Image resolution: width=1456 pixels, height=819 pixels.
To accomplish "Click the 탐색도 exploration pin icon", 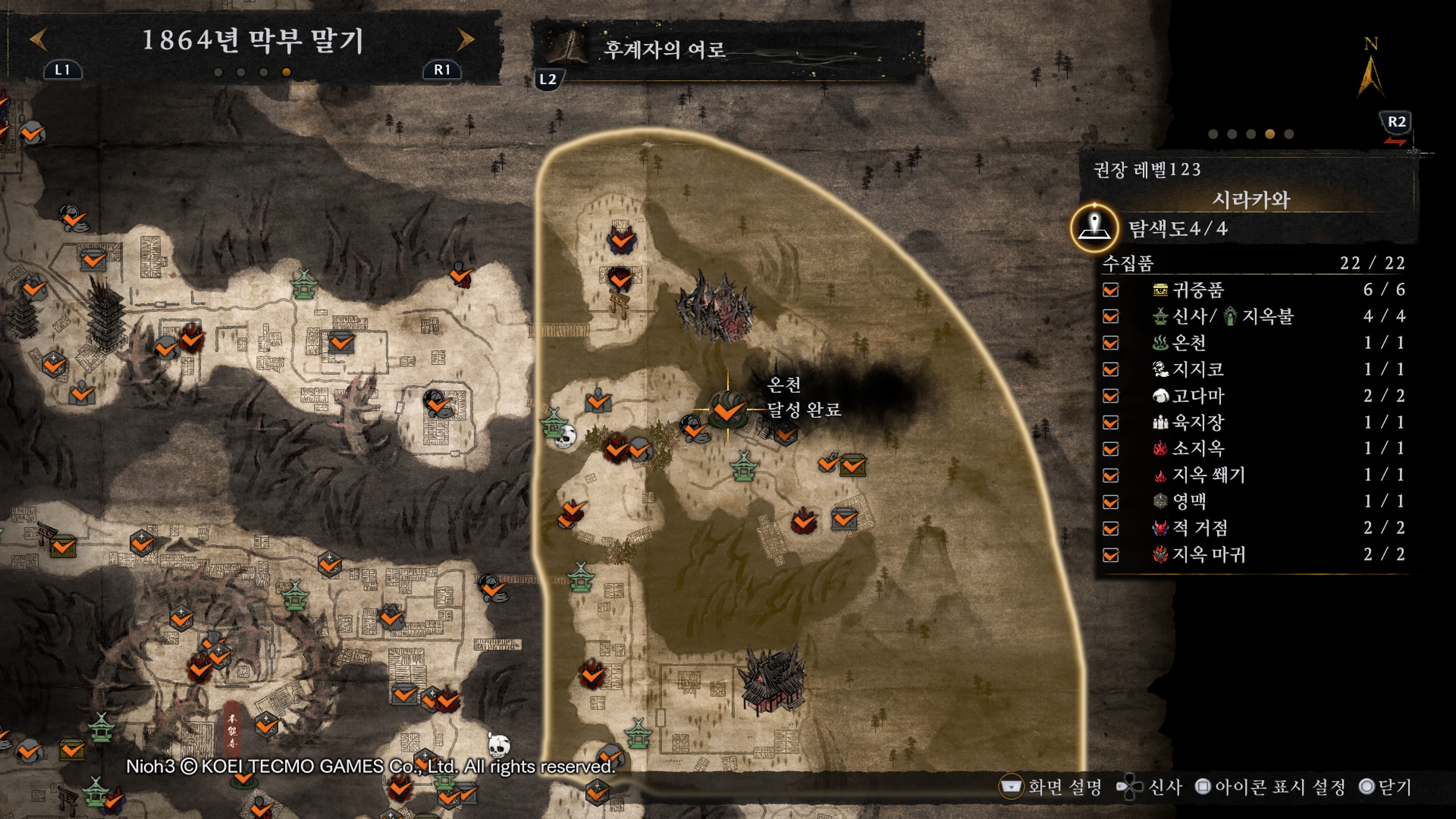I will coord(1094,228).
